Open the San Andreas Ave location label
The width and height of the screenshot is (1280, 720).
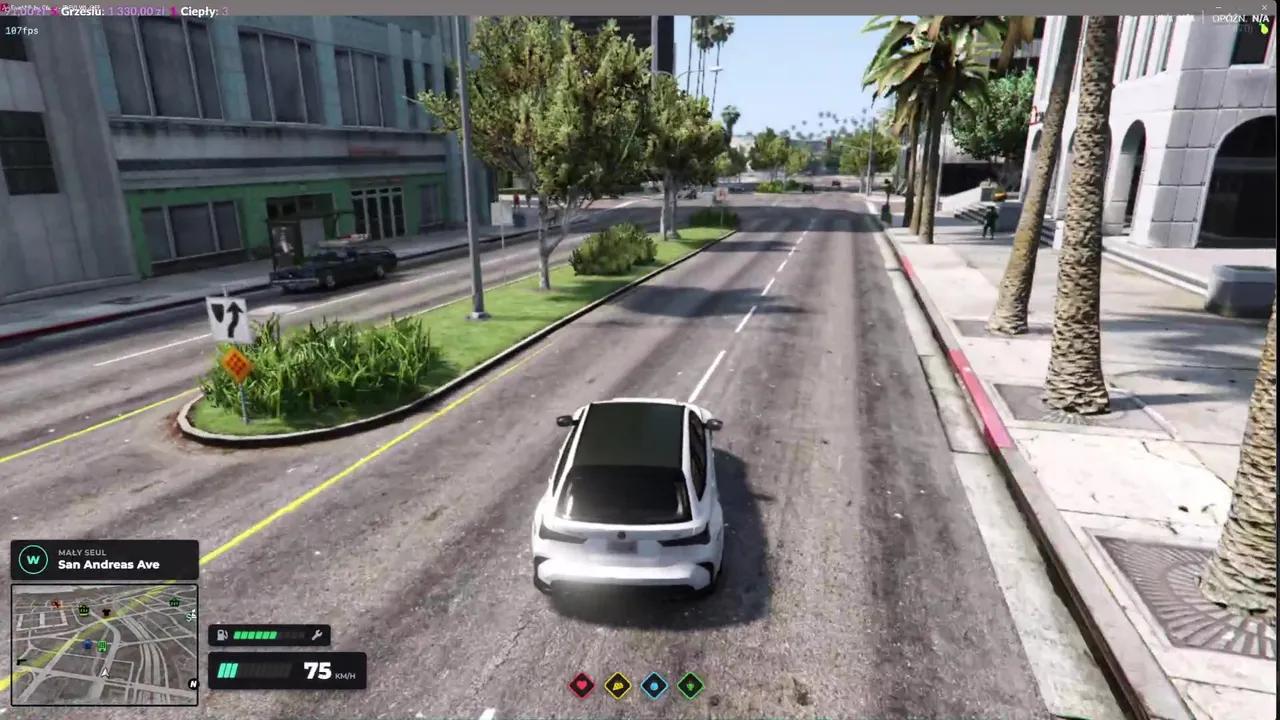click(109, 564)
